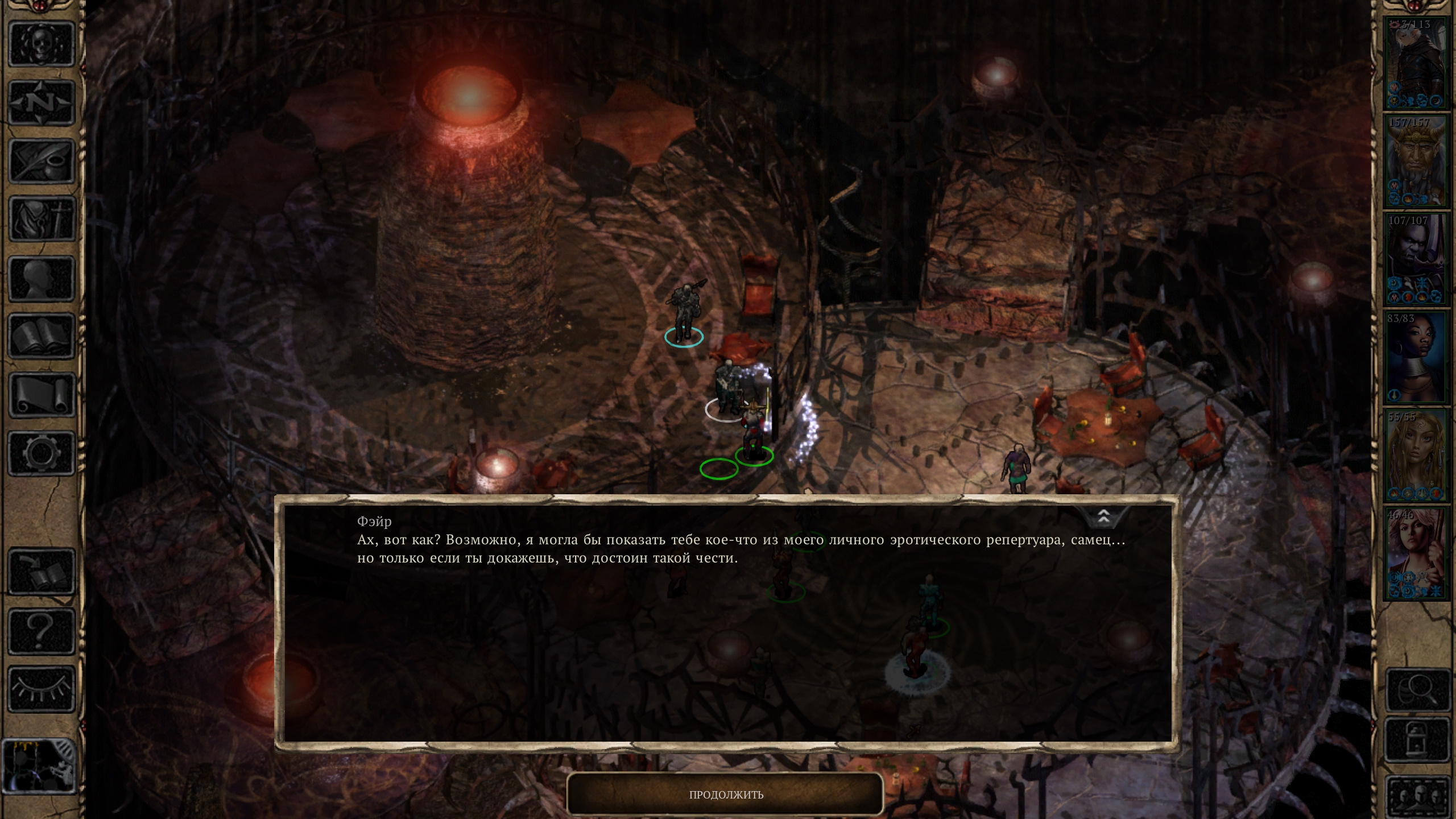
Task: Open the area map compass button
Action: [x=42, y=103]
